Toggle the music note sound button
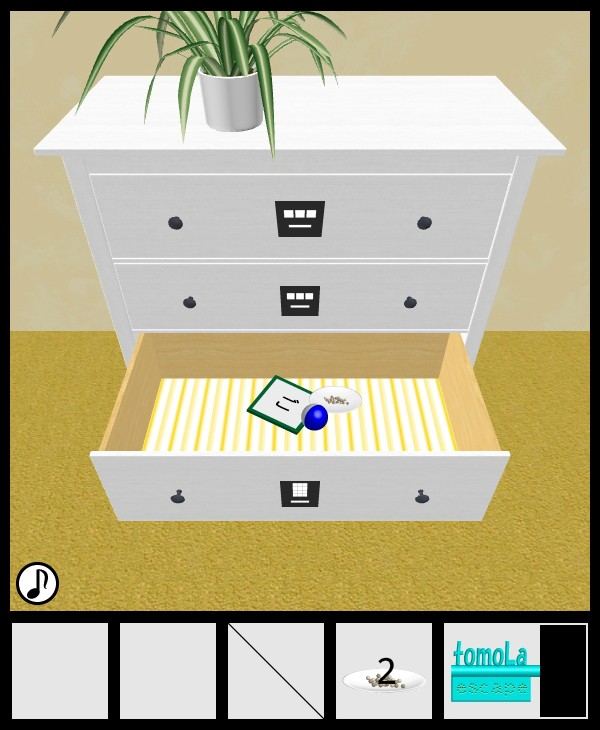600x730 pixels. [x=38, y=583]
